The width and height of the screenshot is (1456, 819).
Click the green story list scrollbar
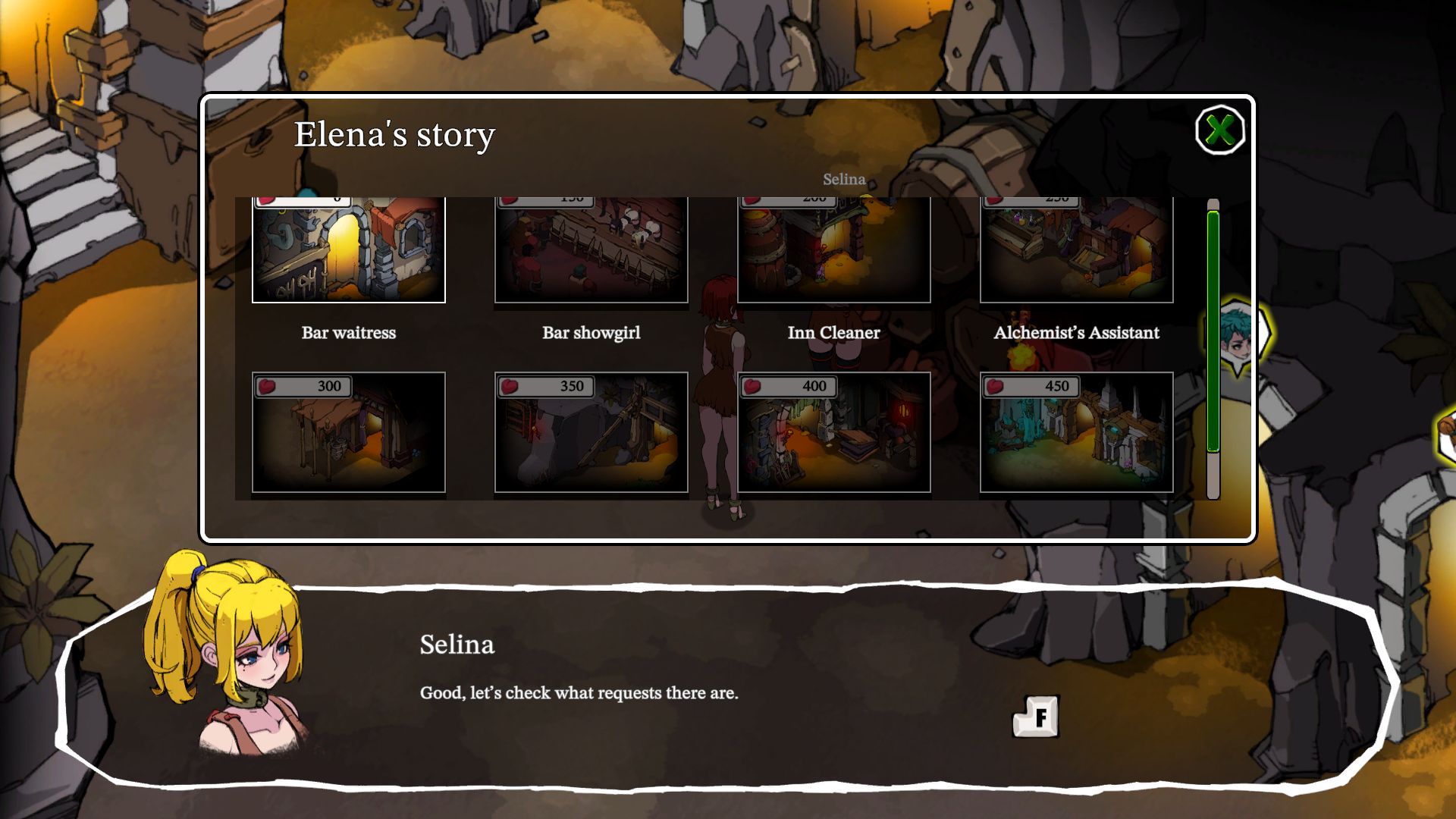coord(1213,331)
